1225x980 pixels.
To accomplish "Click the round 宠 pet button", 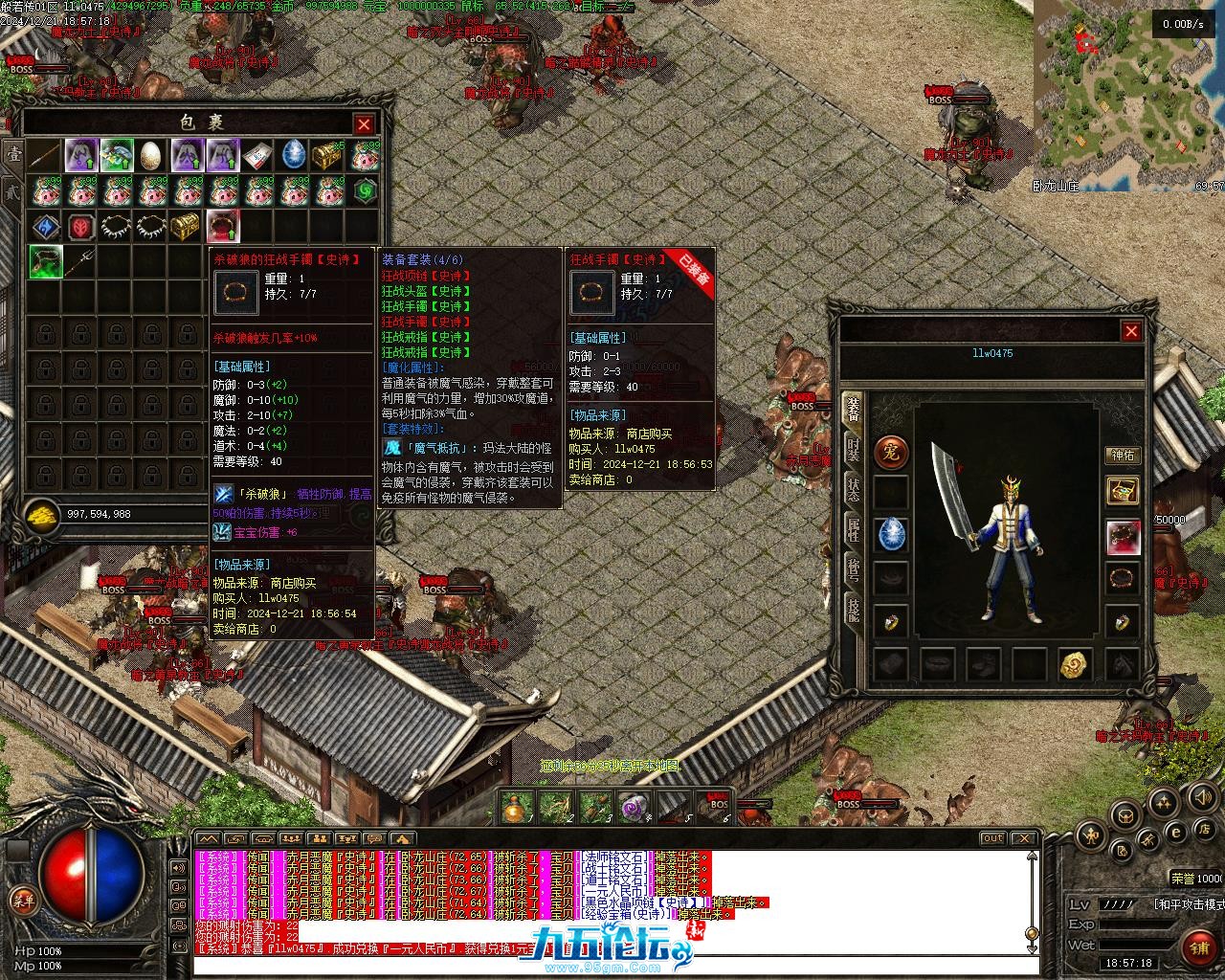I will pyautogui.click(x=891, y=453).
